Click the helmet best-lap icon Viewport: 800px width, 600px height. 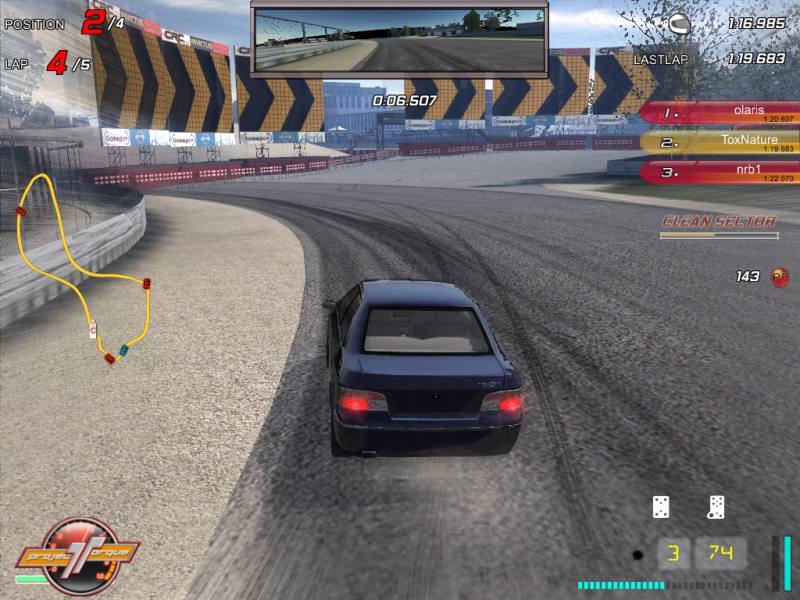click(x=680, y=23)
